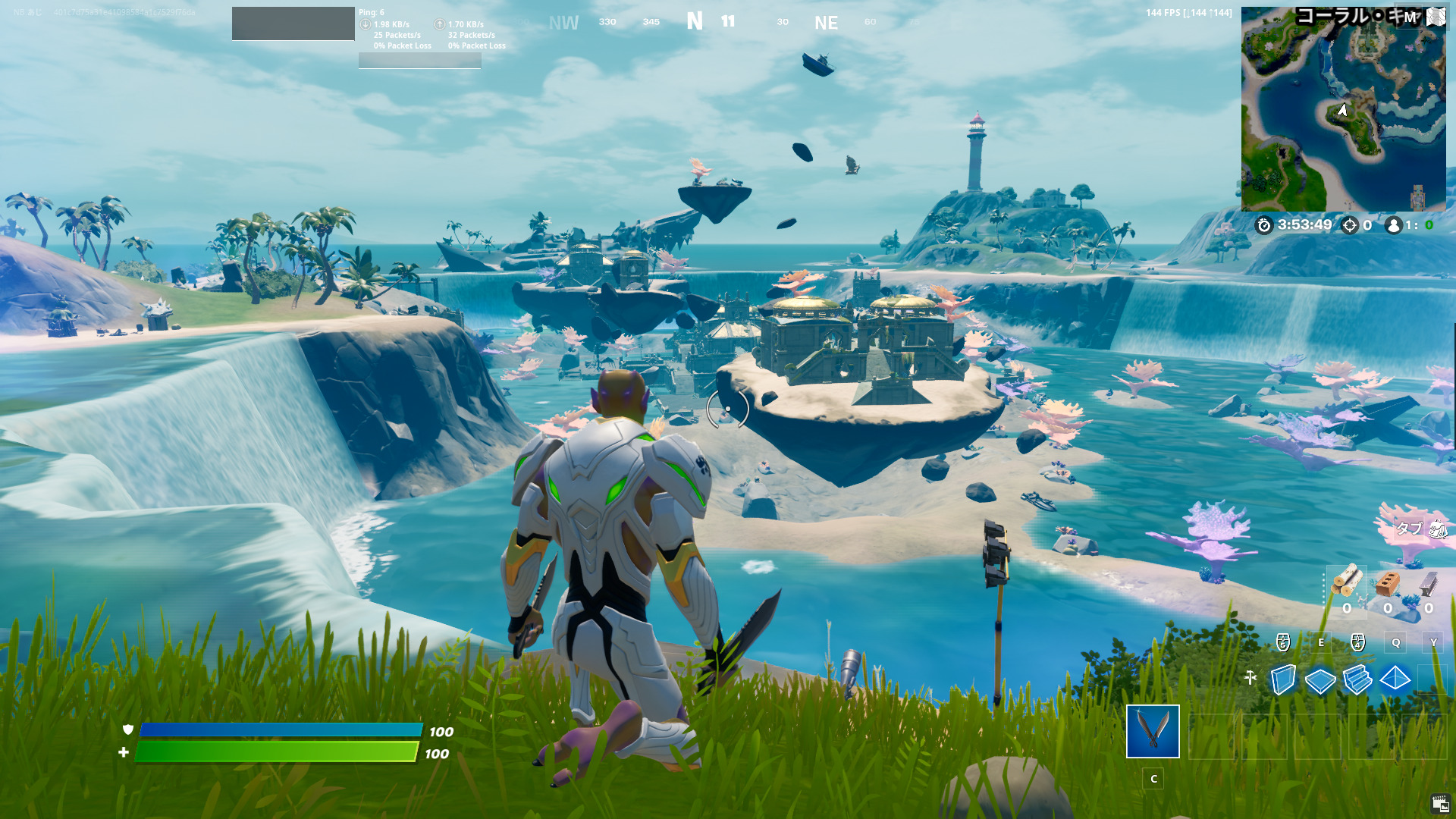The width and height of the screenshot is (1456, 819).
Task: Choose the stairs building piece
Action: [x=1357, y=679]
